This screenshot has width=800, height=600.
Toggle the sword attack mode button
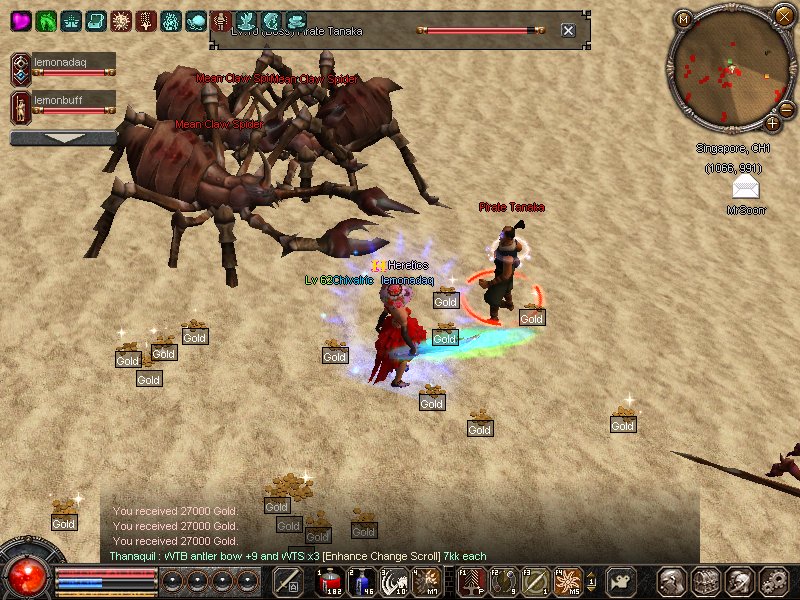tap(288, 581)
